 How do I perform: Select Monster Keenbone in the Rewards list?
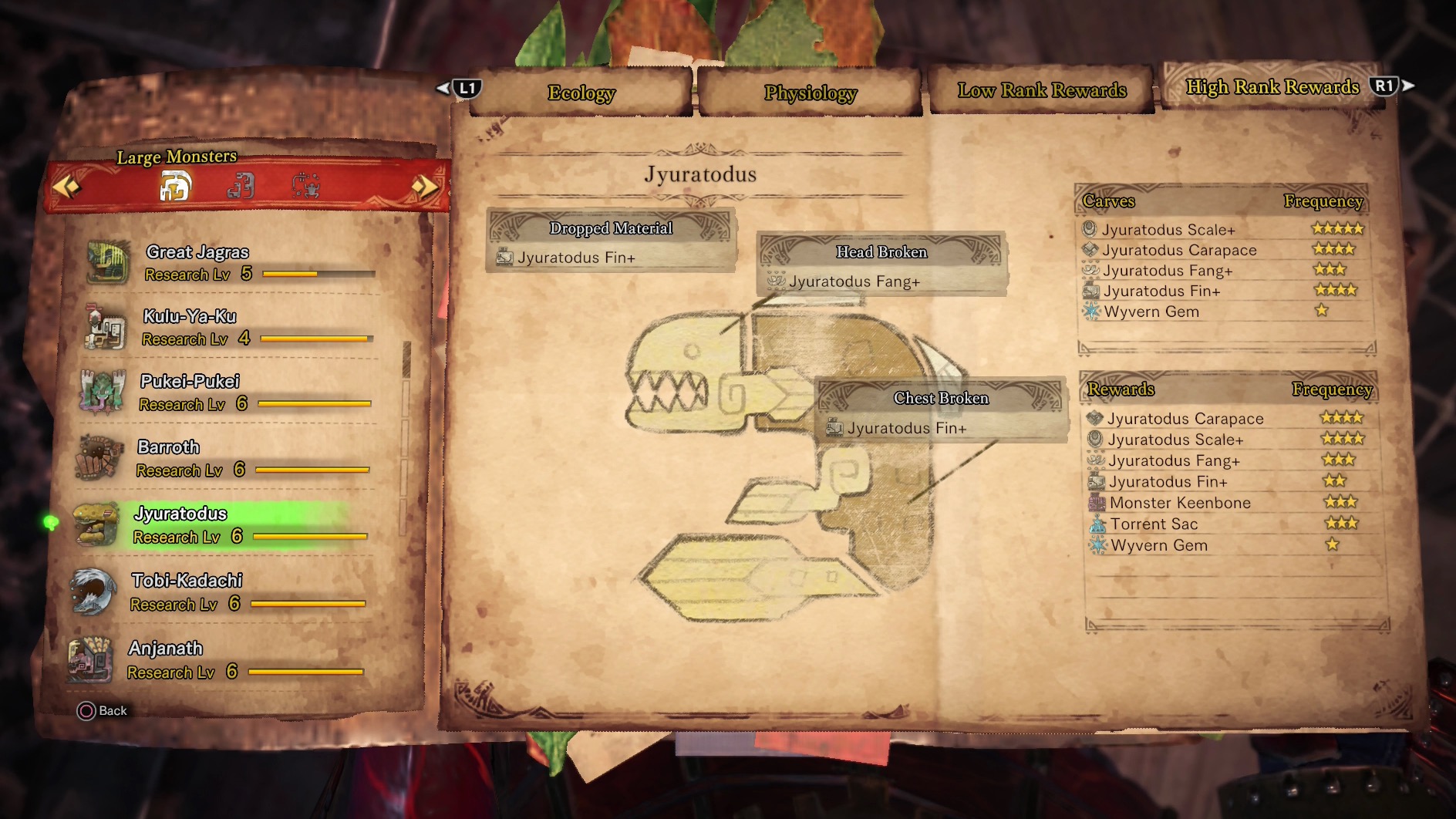pyautogui.click(x=1180, y=503)
